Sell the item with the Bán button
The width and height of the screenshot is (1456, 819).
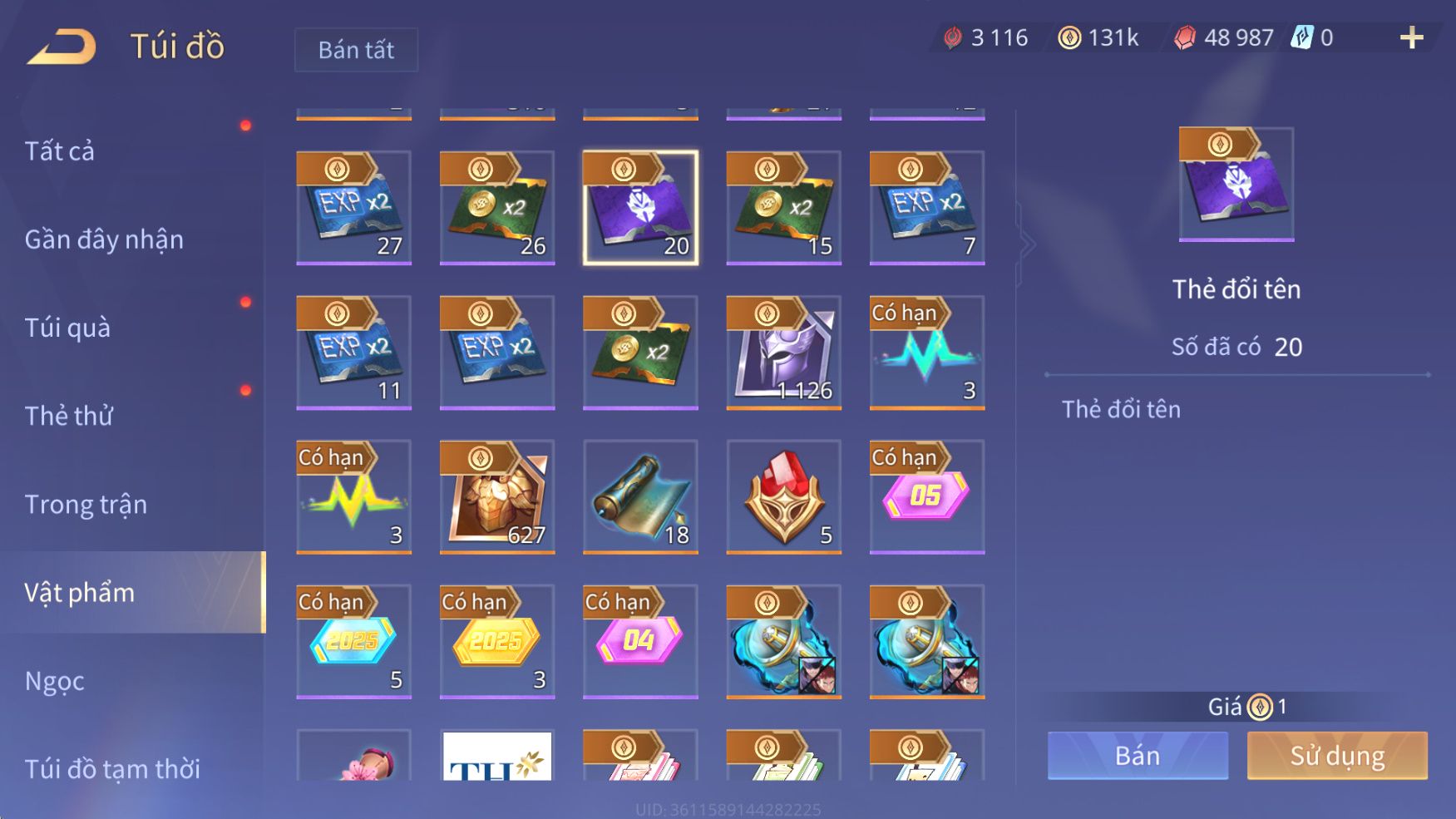tap(1137, 755)
